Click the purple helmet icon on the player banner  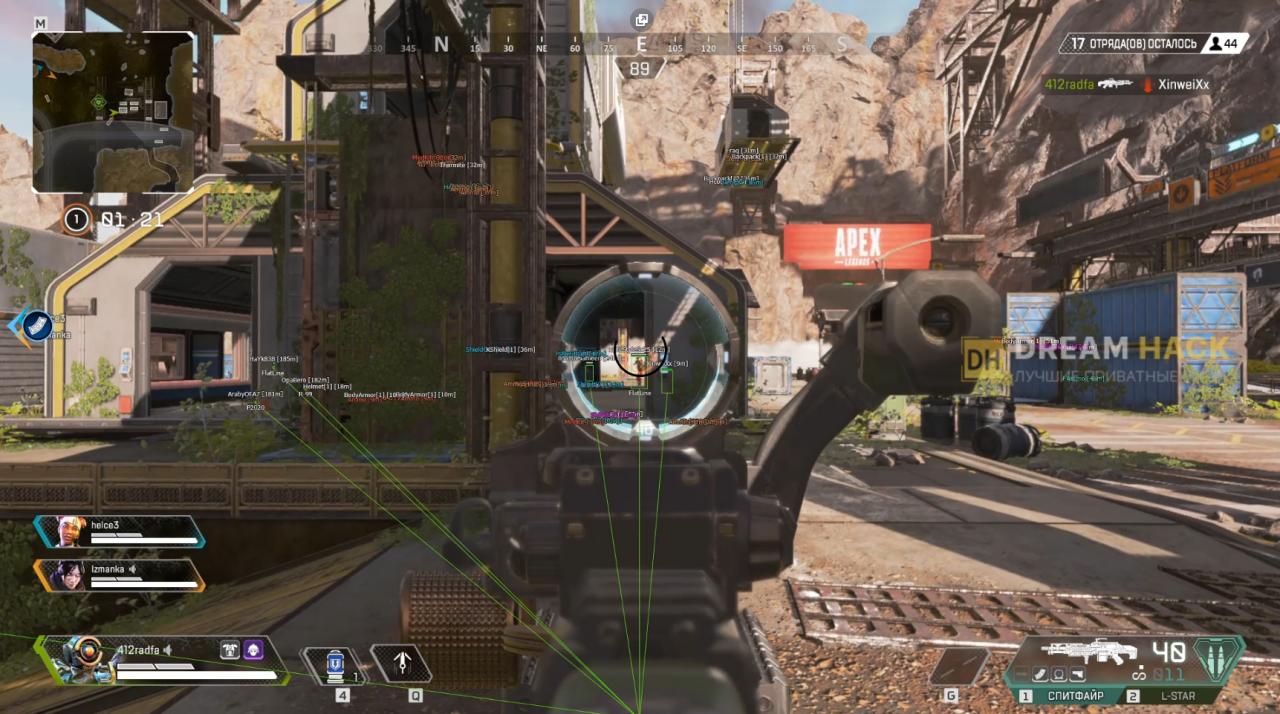pyautogui.click(x=254, y=650)
